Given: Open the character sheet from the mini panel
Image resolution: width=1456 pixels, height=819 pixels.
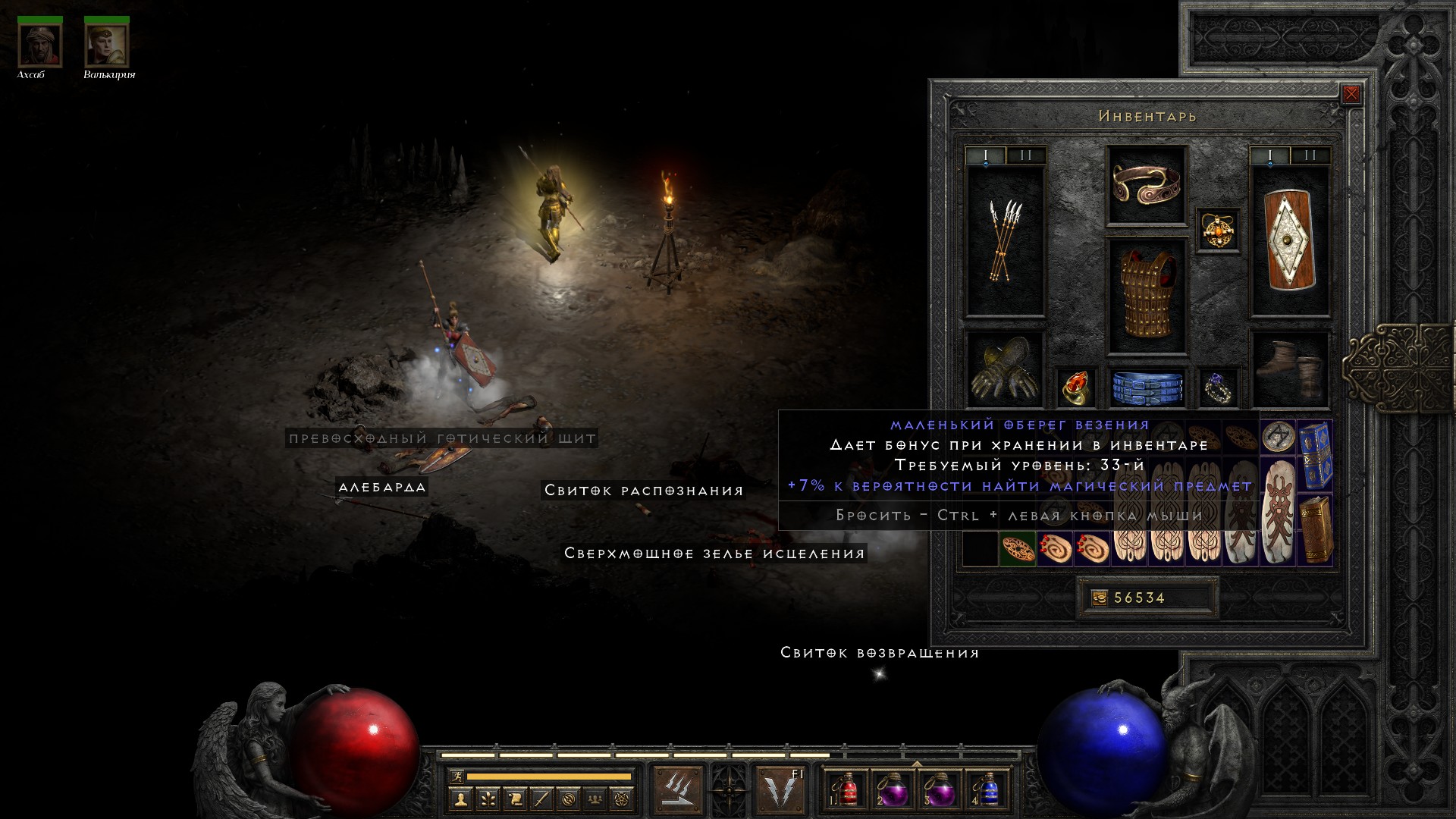Looking at the screenshot, I should 461,799.
